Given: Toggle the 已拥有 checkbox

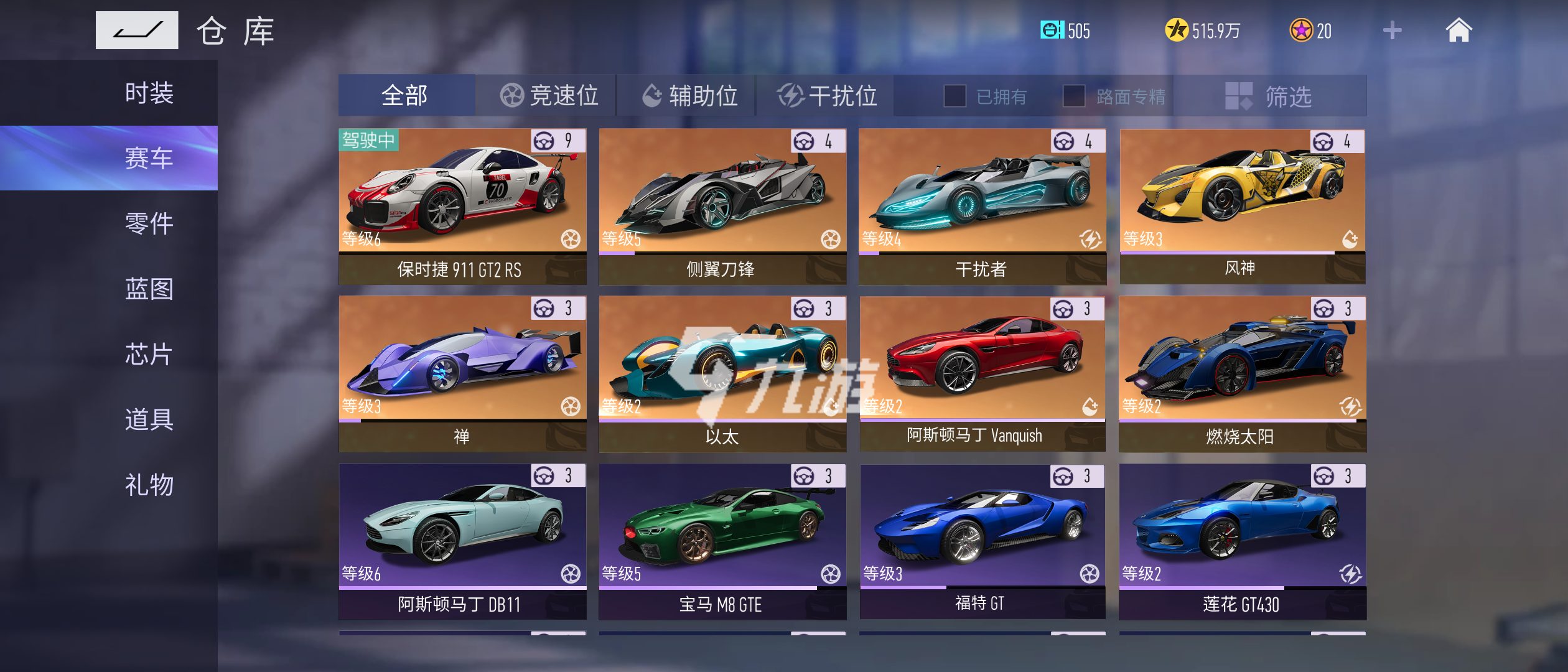Looking at the screenshot, I should (x=955, y=96).
